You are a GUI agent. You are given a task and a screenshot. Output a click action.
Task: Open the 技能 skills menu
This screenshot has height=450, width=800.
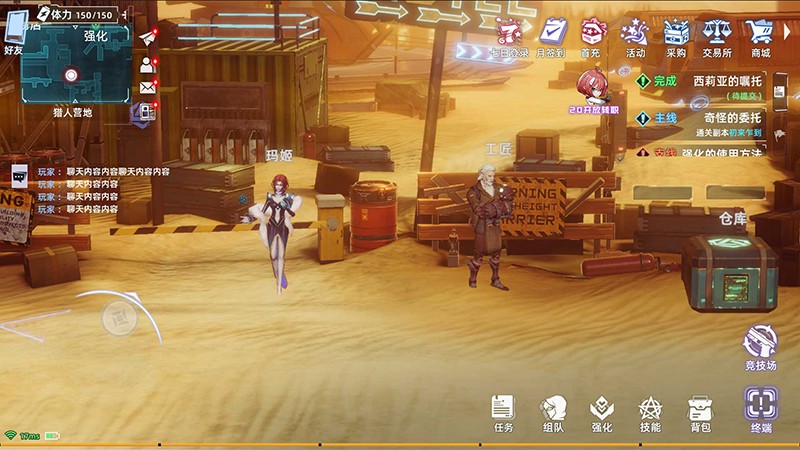pyautogui.click(x=651, y=409)
